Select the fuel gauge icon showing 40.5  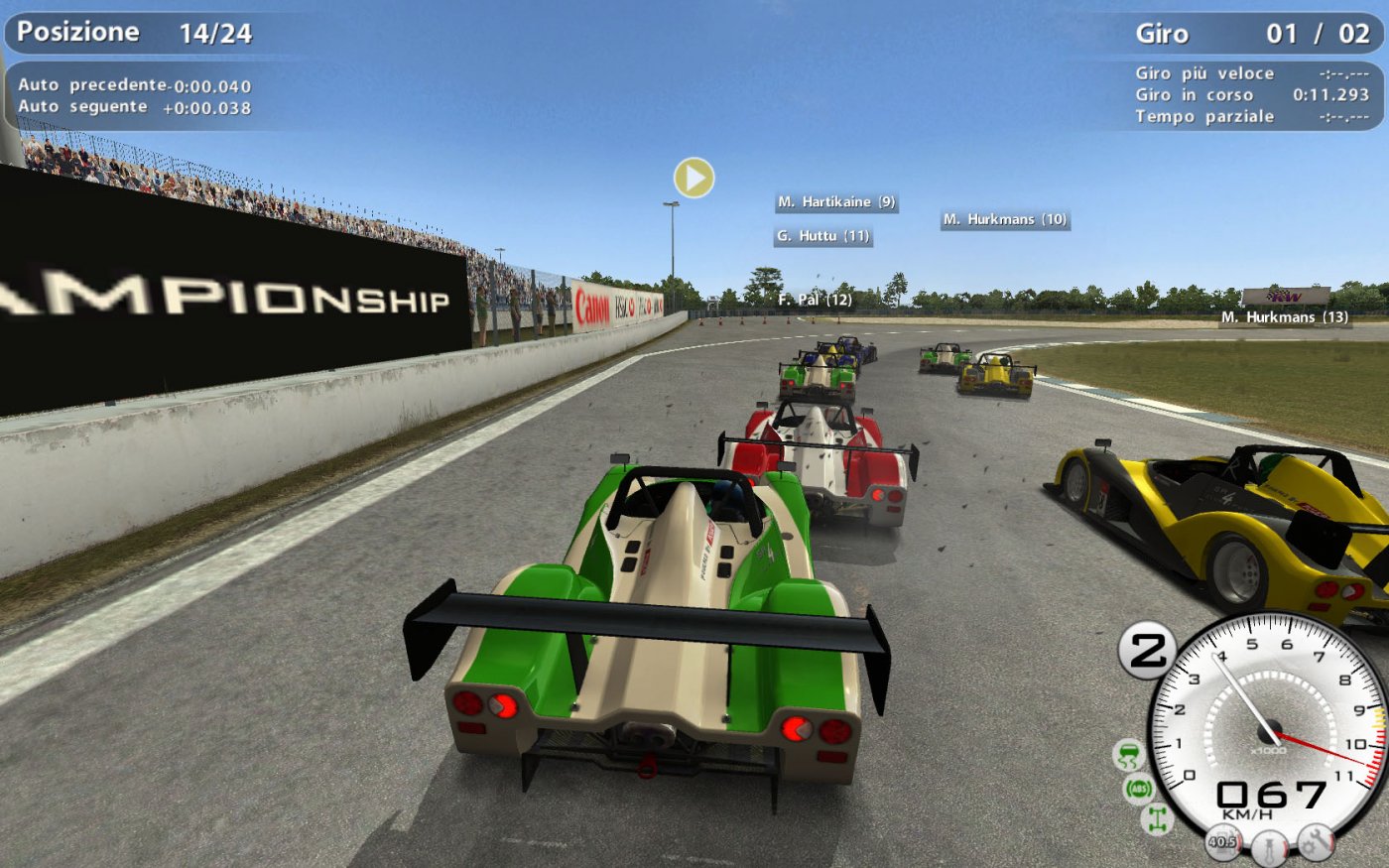(x=1223, y=841)
